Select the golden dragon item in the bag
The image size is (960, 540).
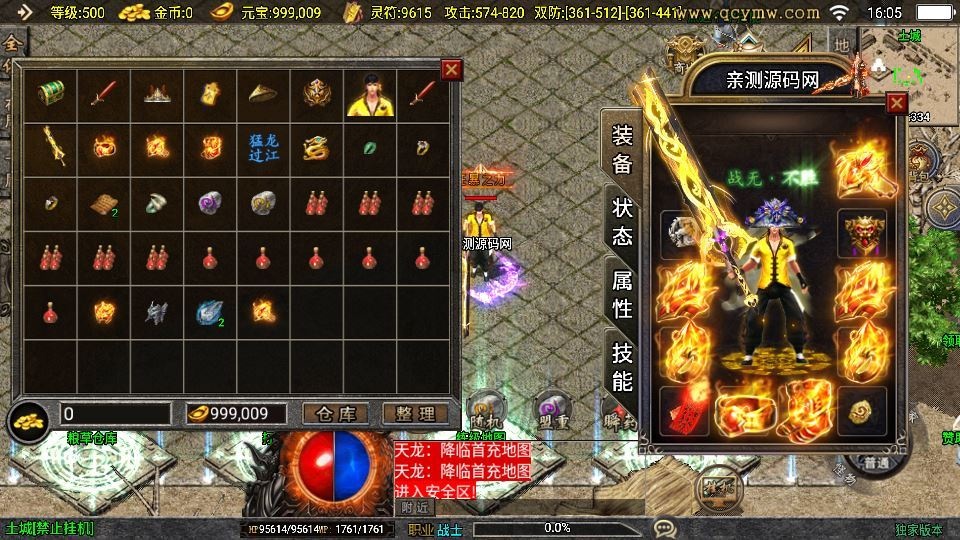[x=316, y=147]
